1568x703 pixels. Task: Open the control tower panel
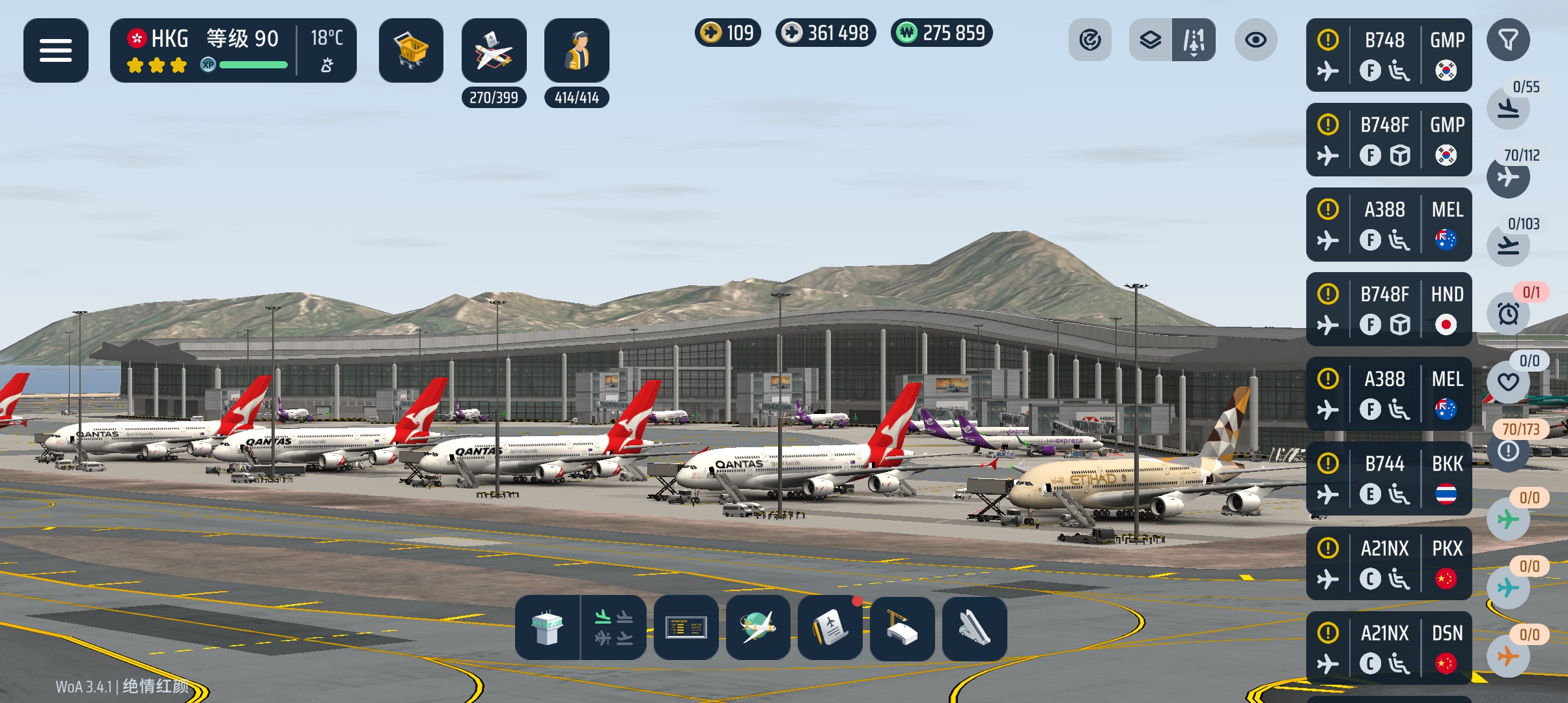click(547, 628)
